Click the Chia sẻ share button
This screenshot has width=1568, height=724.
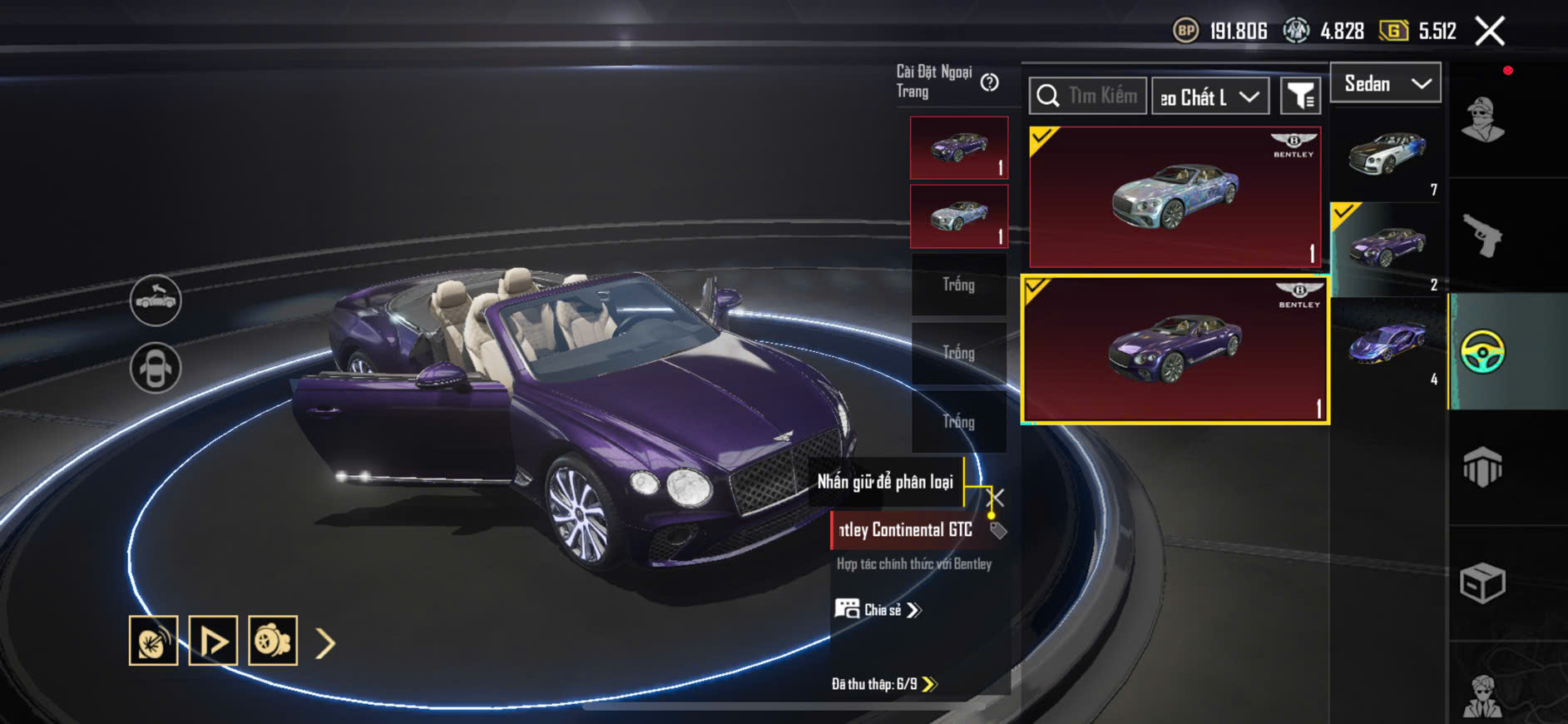tap(878, 610)
